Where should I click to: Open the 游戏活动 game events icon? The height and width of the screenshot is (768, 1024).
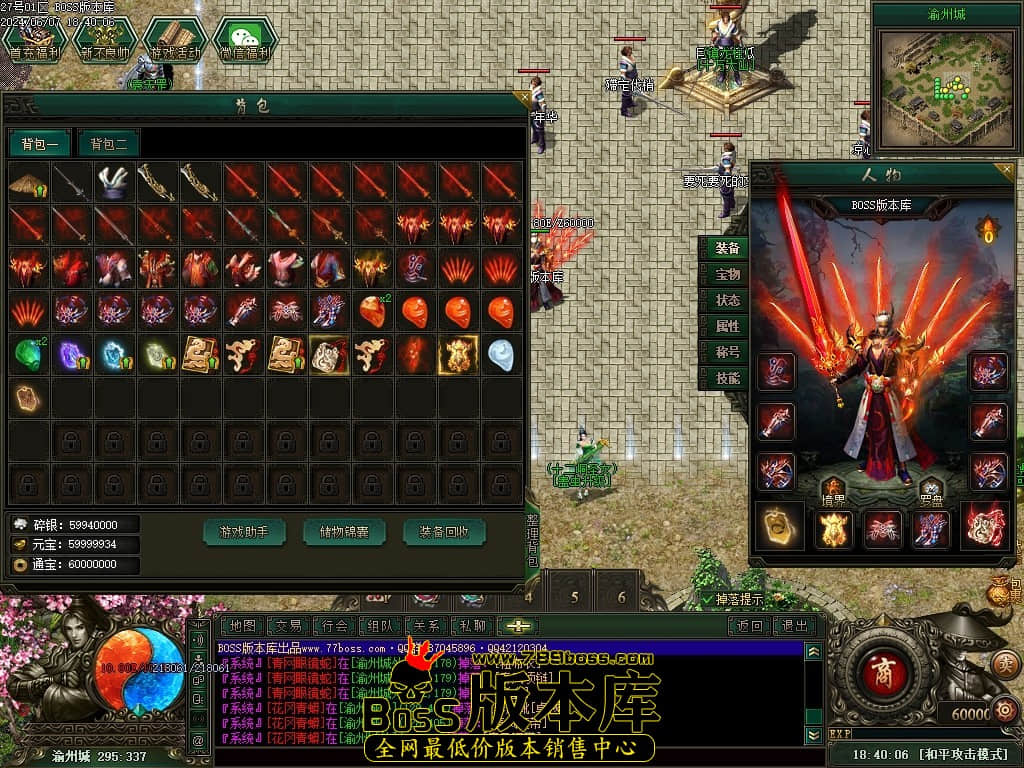(175, 39)
